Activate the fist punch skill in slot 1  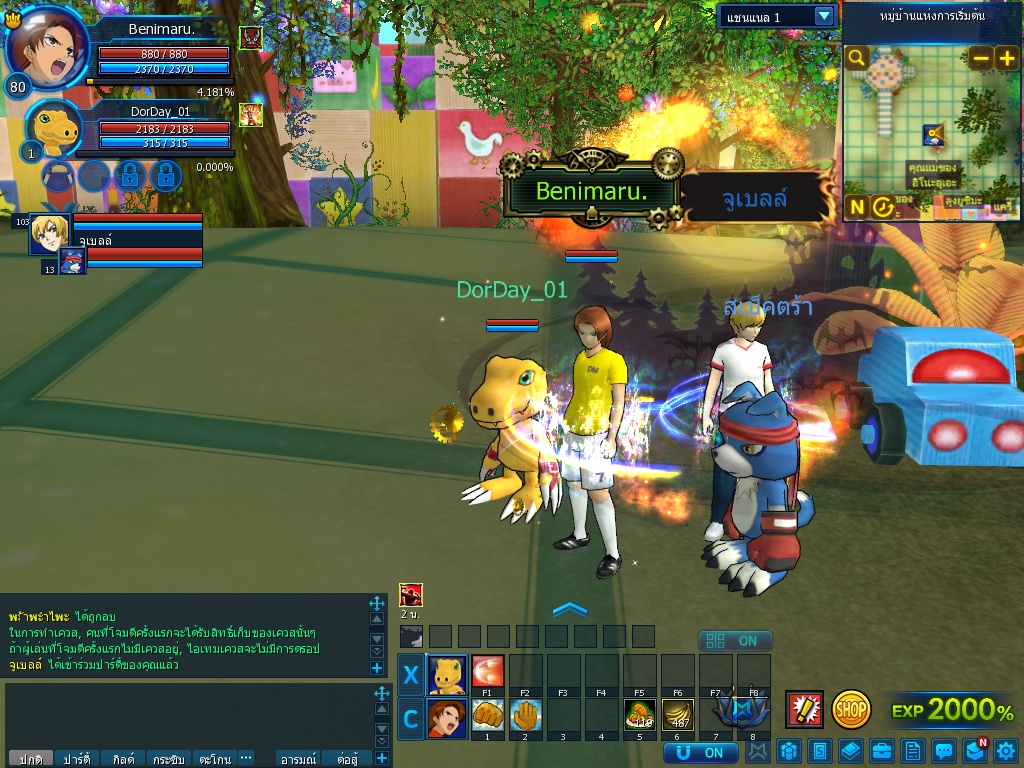487,715
